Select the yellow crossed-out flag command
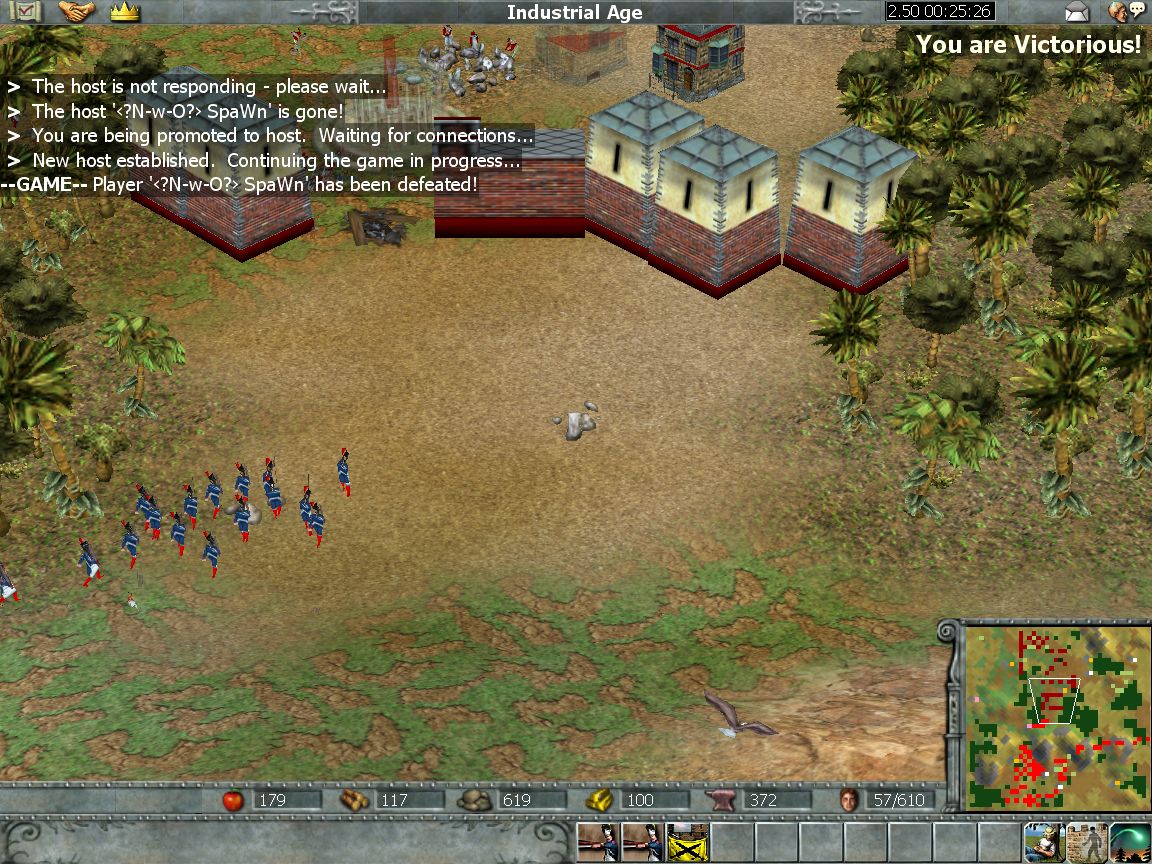This screenshot has width=1152, height=864. tap(687, 843)
